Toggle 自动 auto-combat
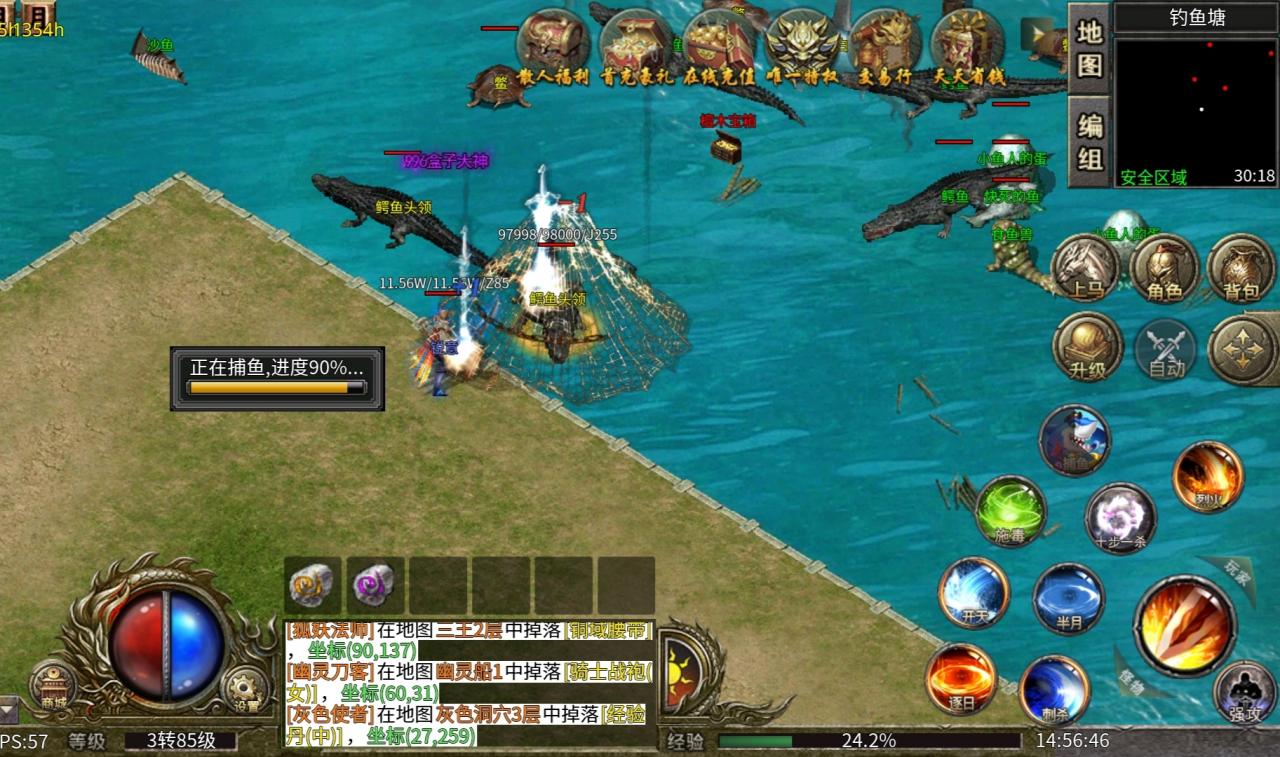 coord(1166,350)
